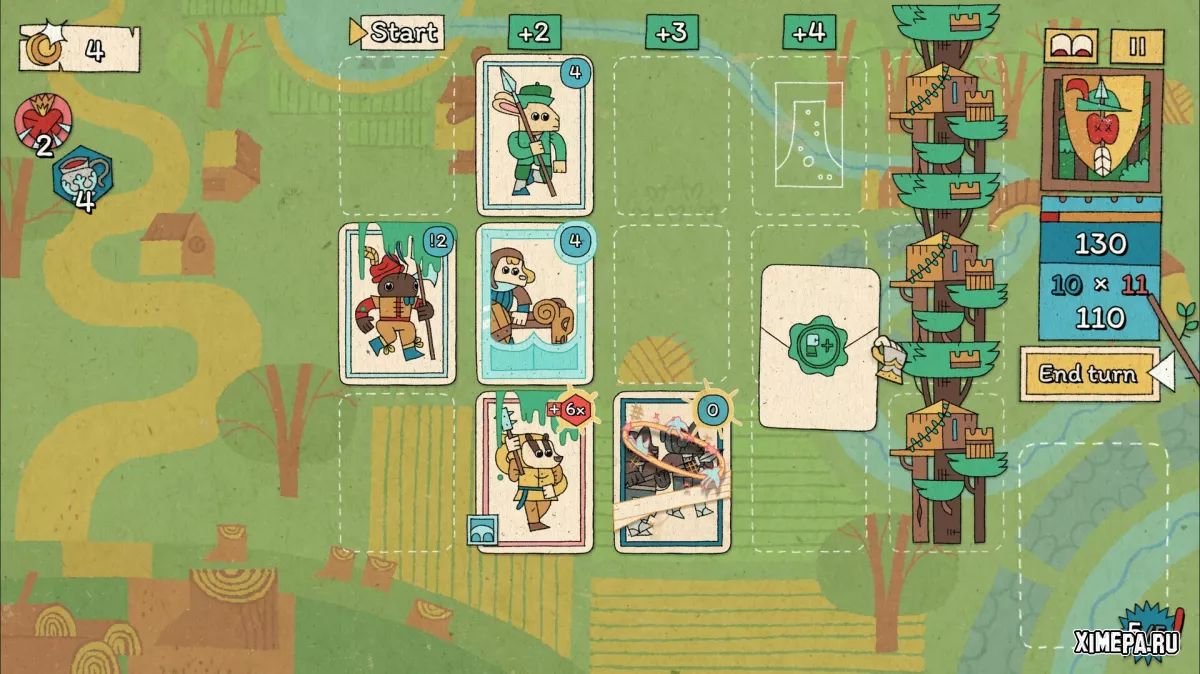Click the Start column flag

point(397,32)
